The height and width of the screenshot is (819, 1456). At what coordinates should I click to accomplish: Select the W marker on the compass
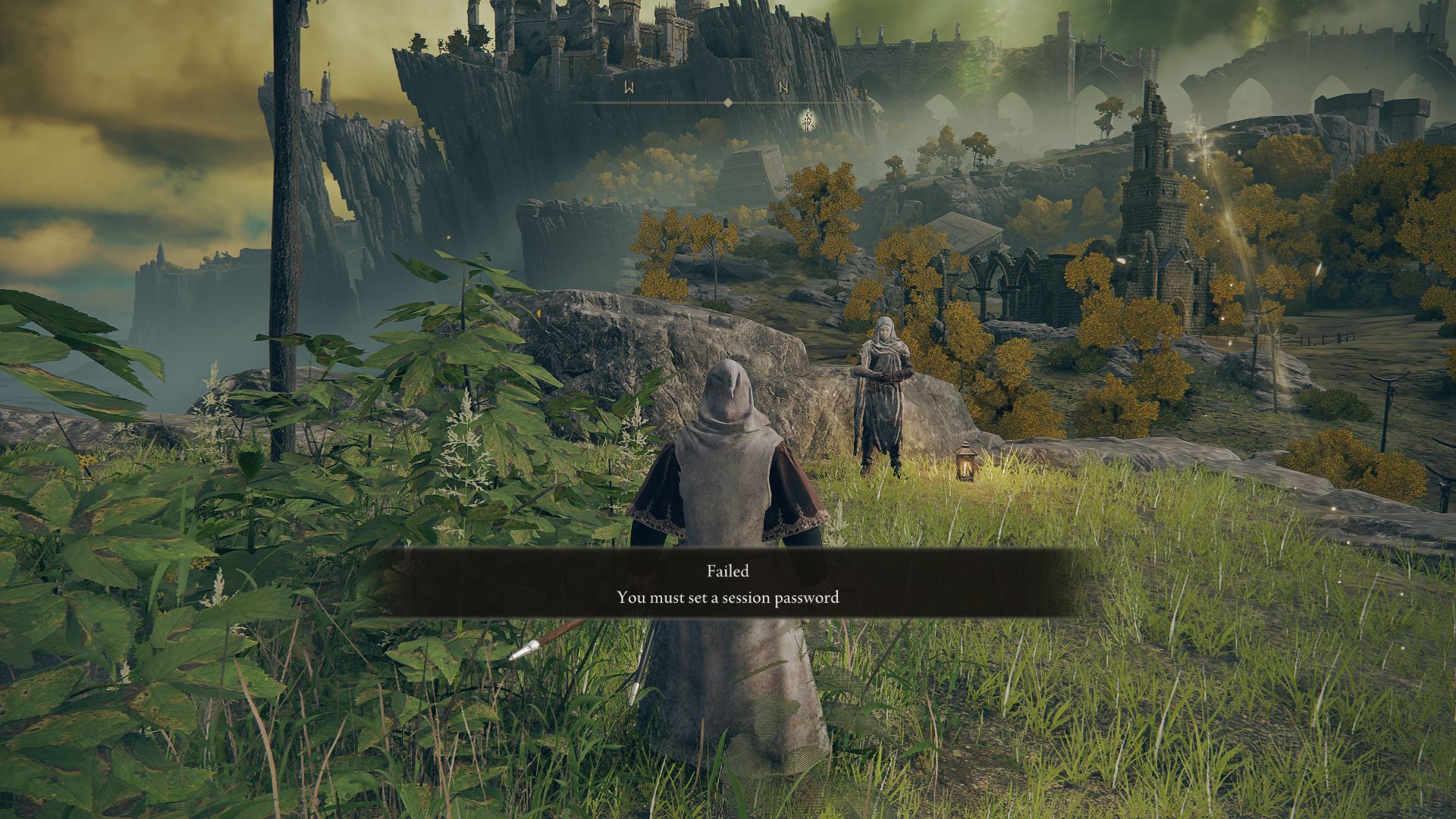pyautogui.click(x=629, y=88)
